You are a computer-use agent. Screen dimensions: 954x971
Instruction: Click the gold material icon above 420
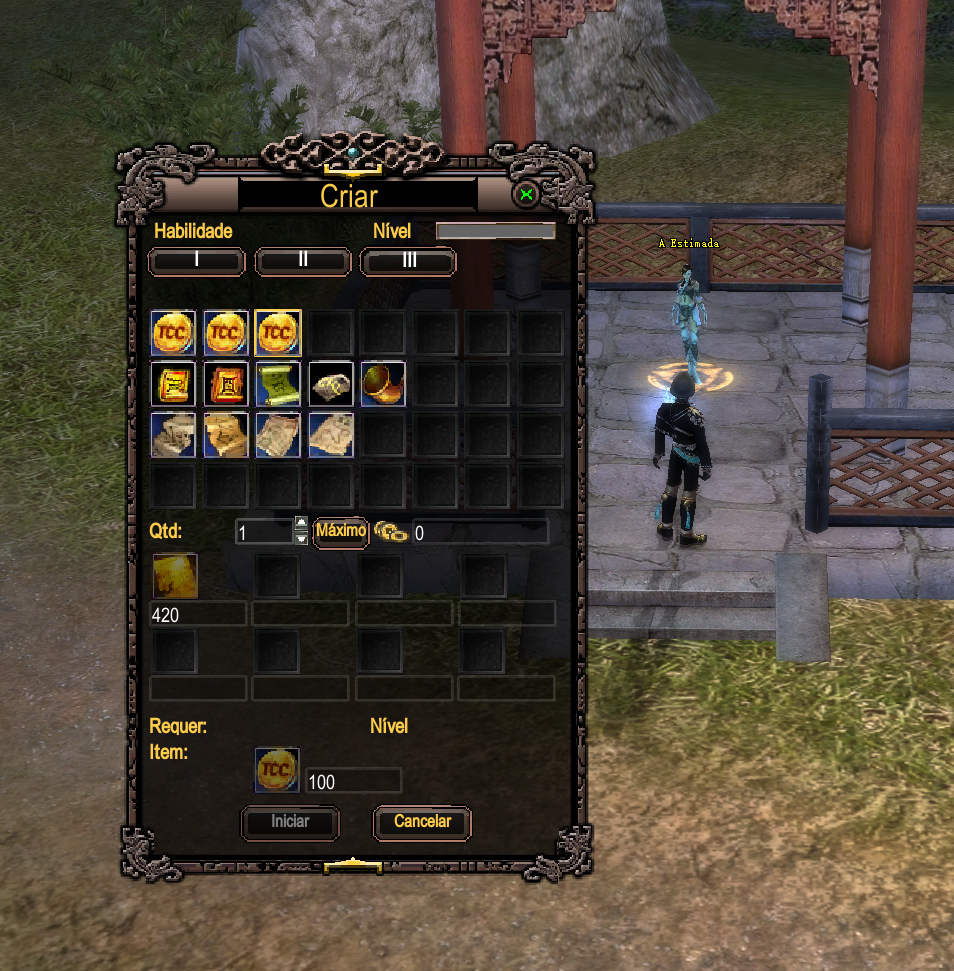point(175,577)
